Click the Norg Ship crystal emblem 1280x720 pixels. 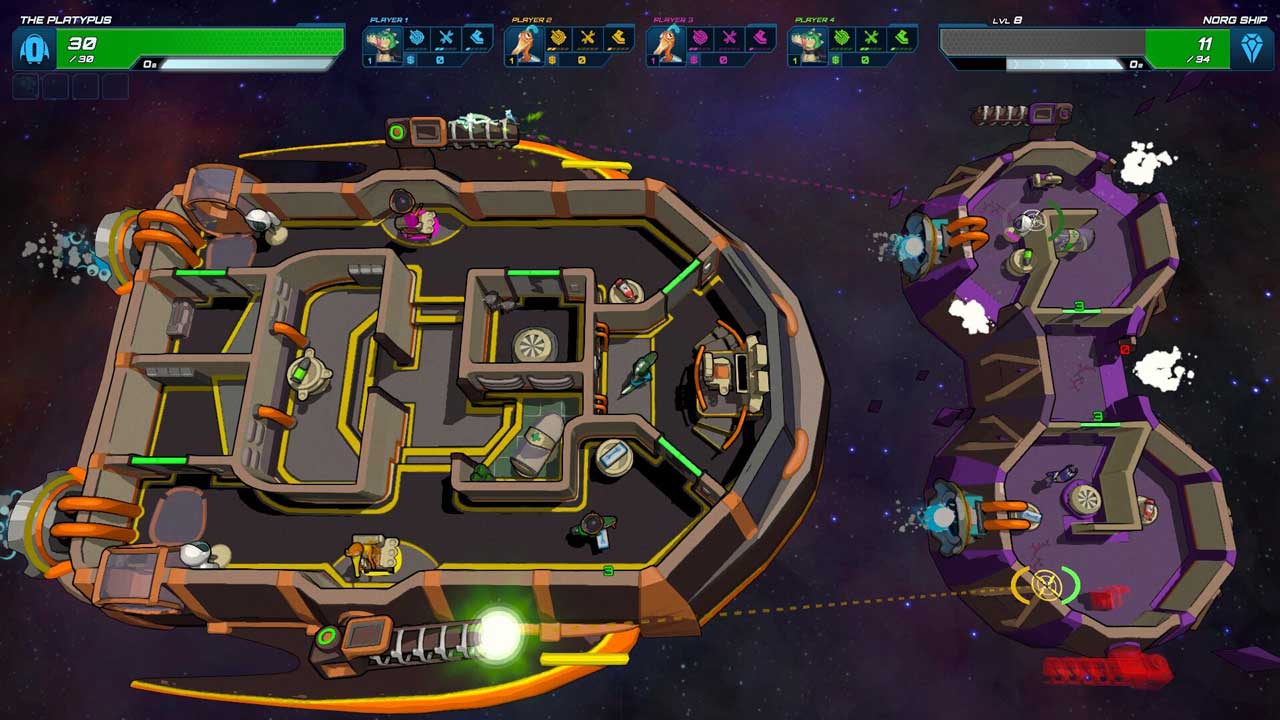[1250, 48]
